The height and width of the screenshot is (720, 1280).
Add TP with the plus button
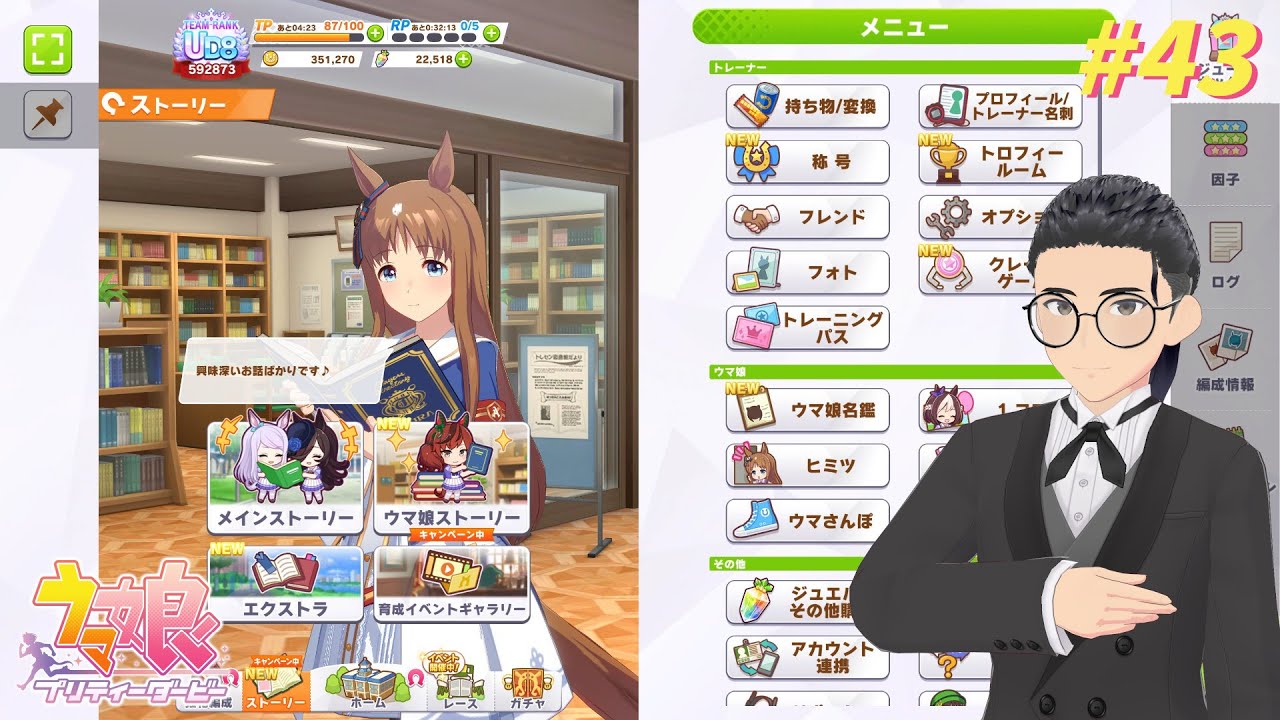click(x=376, y=33)
